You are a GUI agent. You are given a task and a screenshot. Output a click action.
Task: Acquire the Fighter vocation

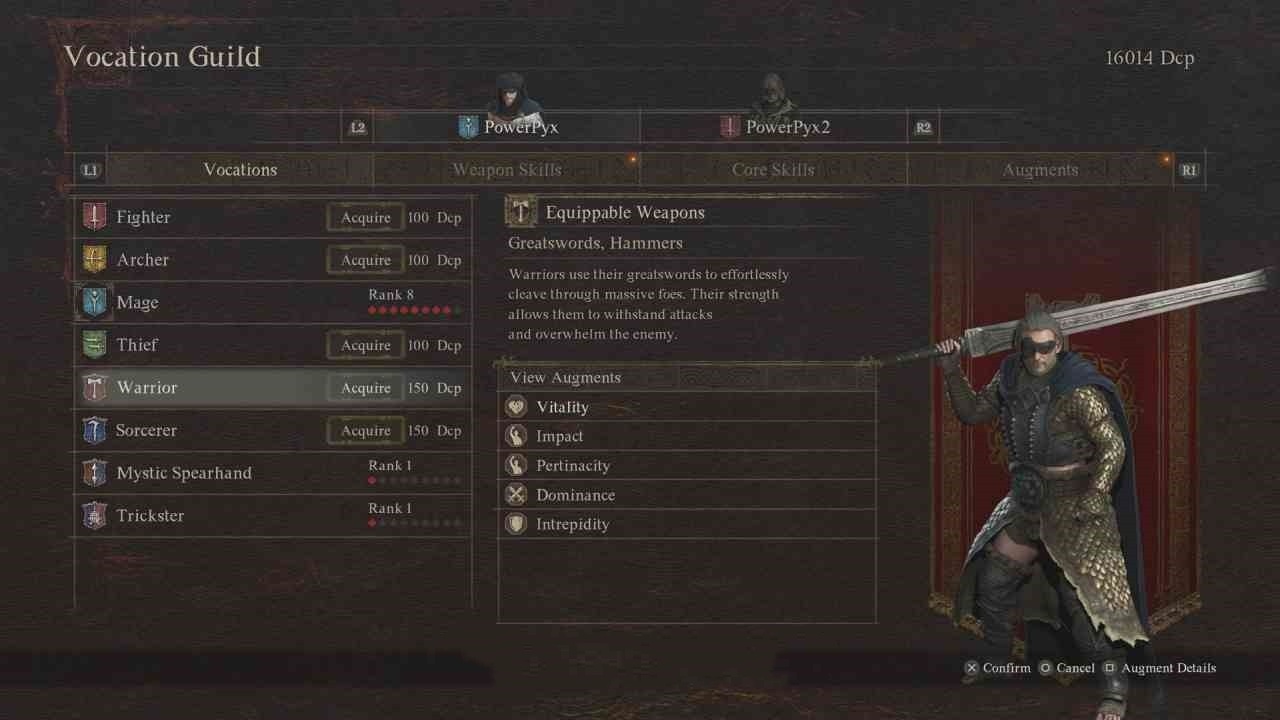[366, 218]
